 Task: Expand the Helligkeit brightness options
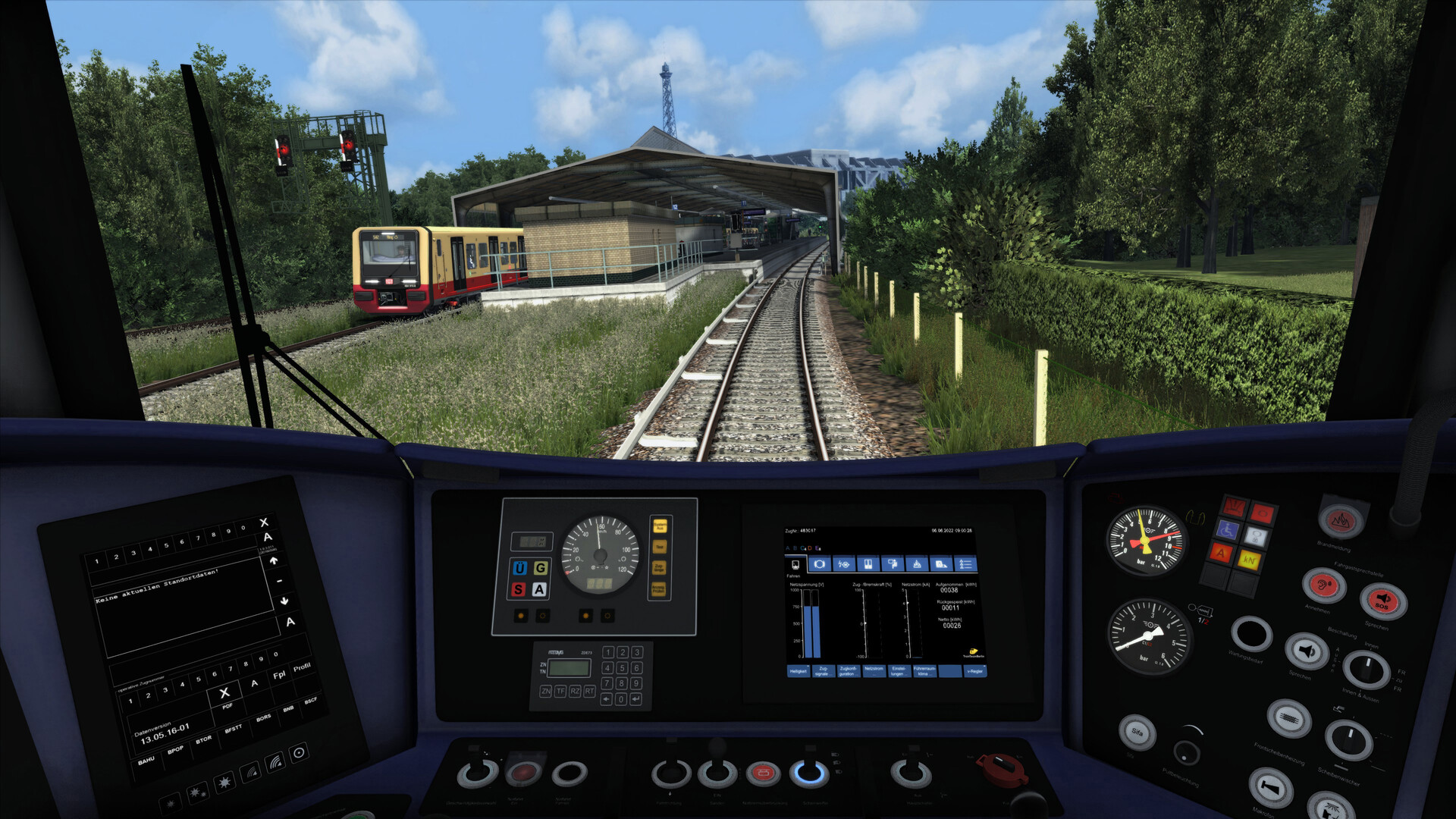pos(799,671)
